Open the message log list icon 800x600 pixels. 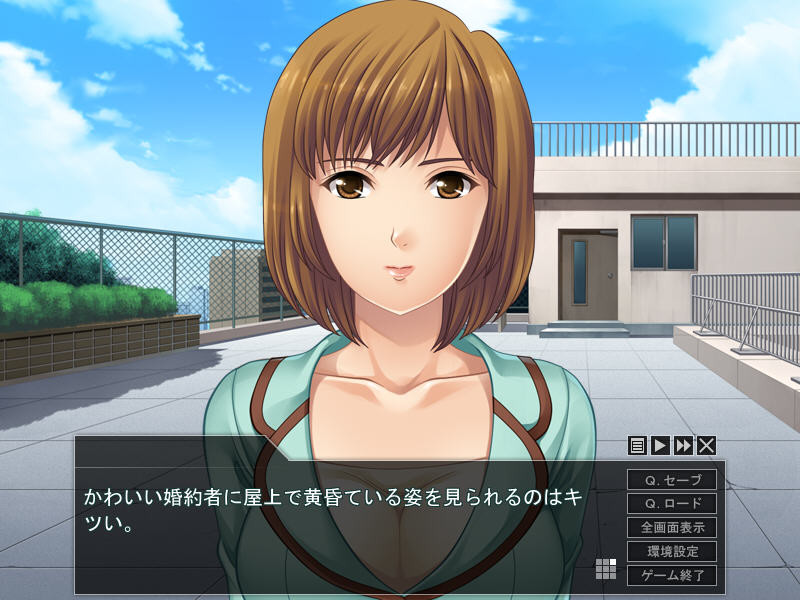coord(637,446)
